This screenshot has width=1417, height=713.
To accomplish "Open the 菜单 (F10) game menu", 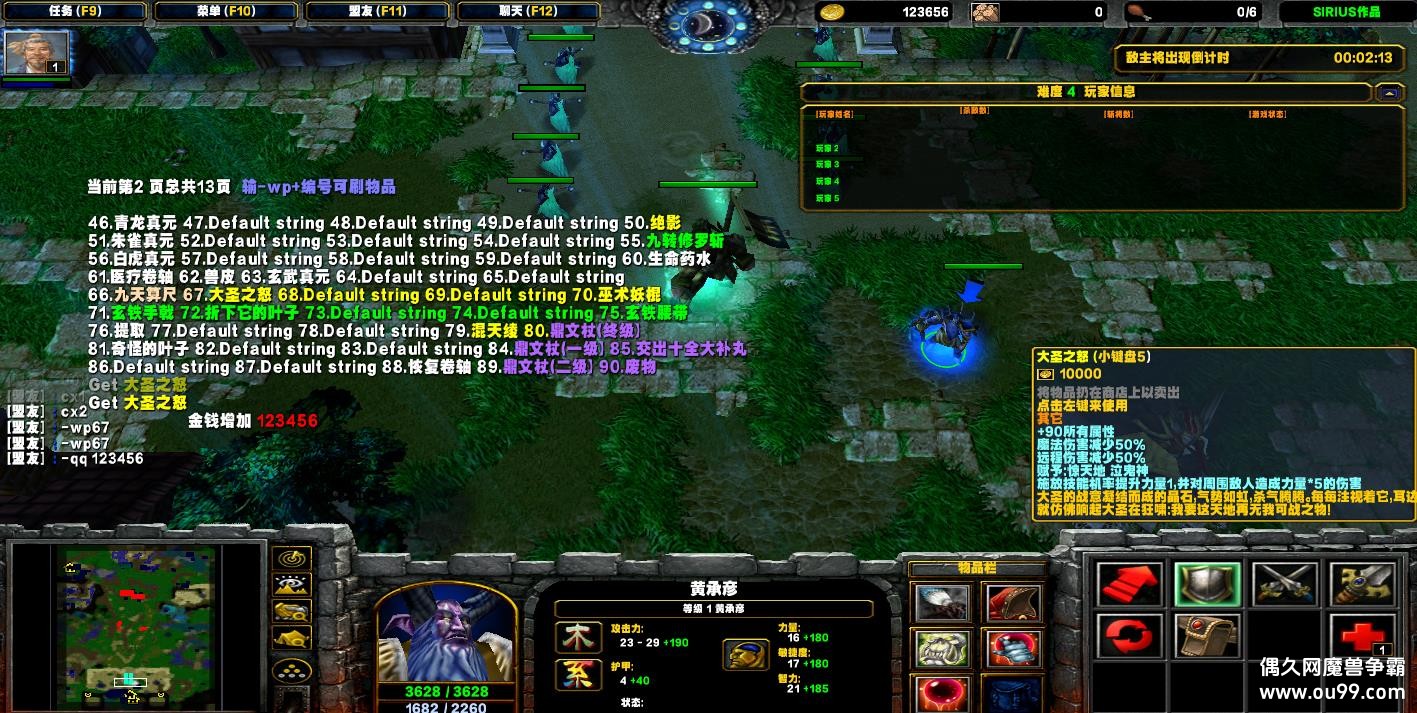I will pos(226,12).
